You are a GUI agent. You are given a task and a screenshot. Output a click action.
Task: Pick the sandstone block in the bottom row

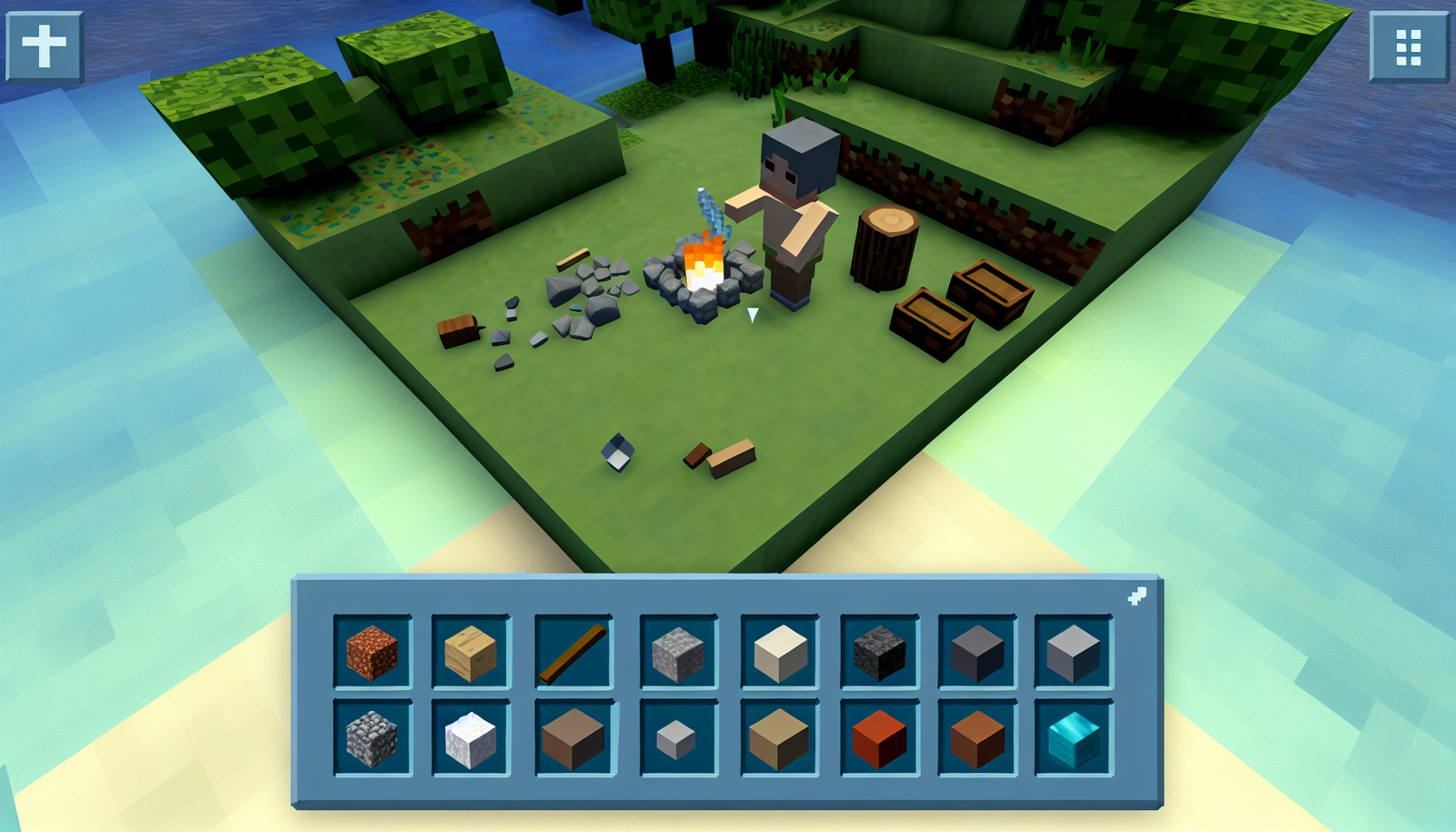click(x=778, y=739)
